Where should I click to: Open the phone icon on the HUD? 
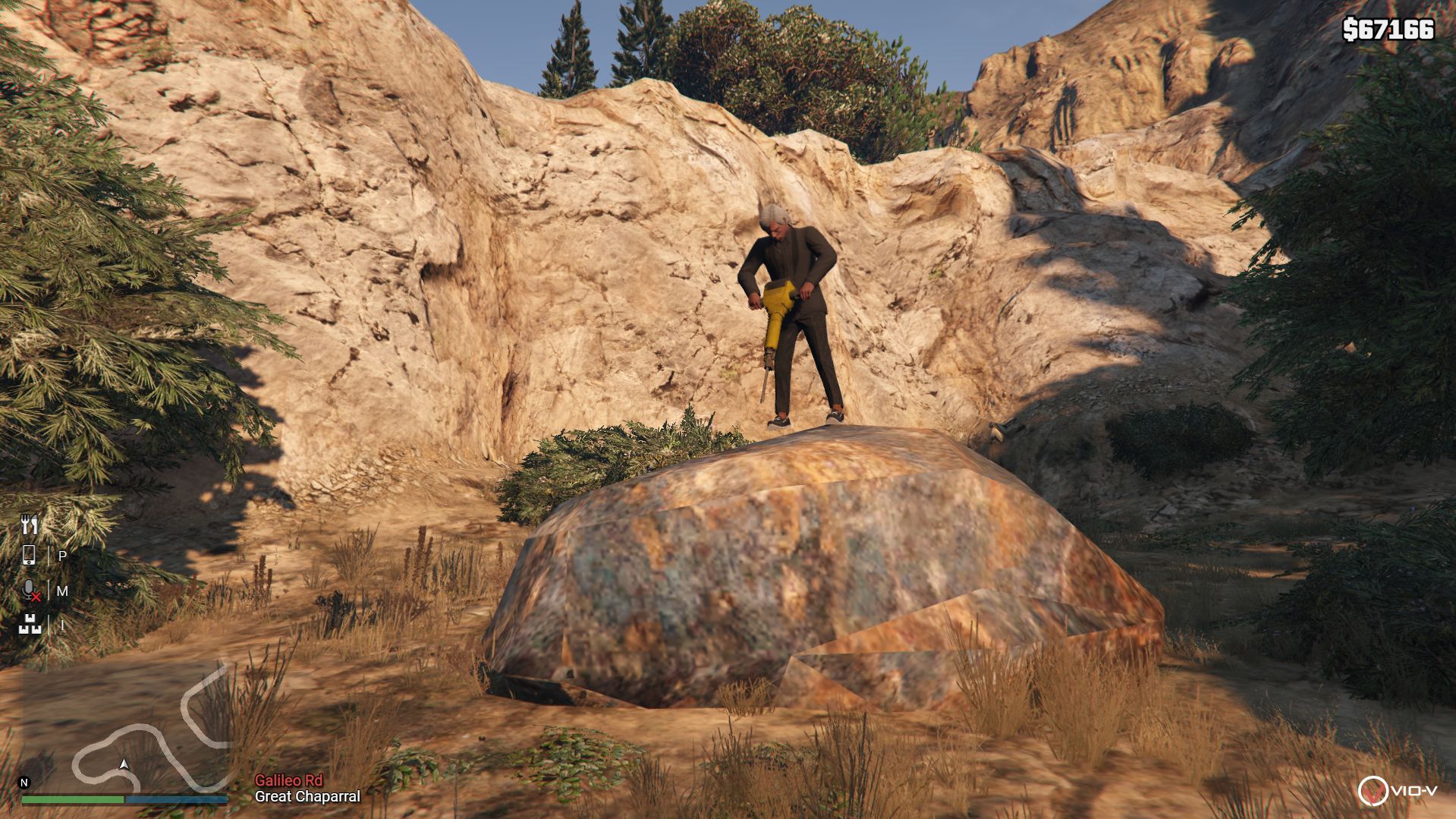(29, 556)
